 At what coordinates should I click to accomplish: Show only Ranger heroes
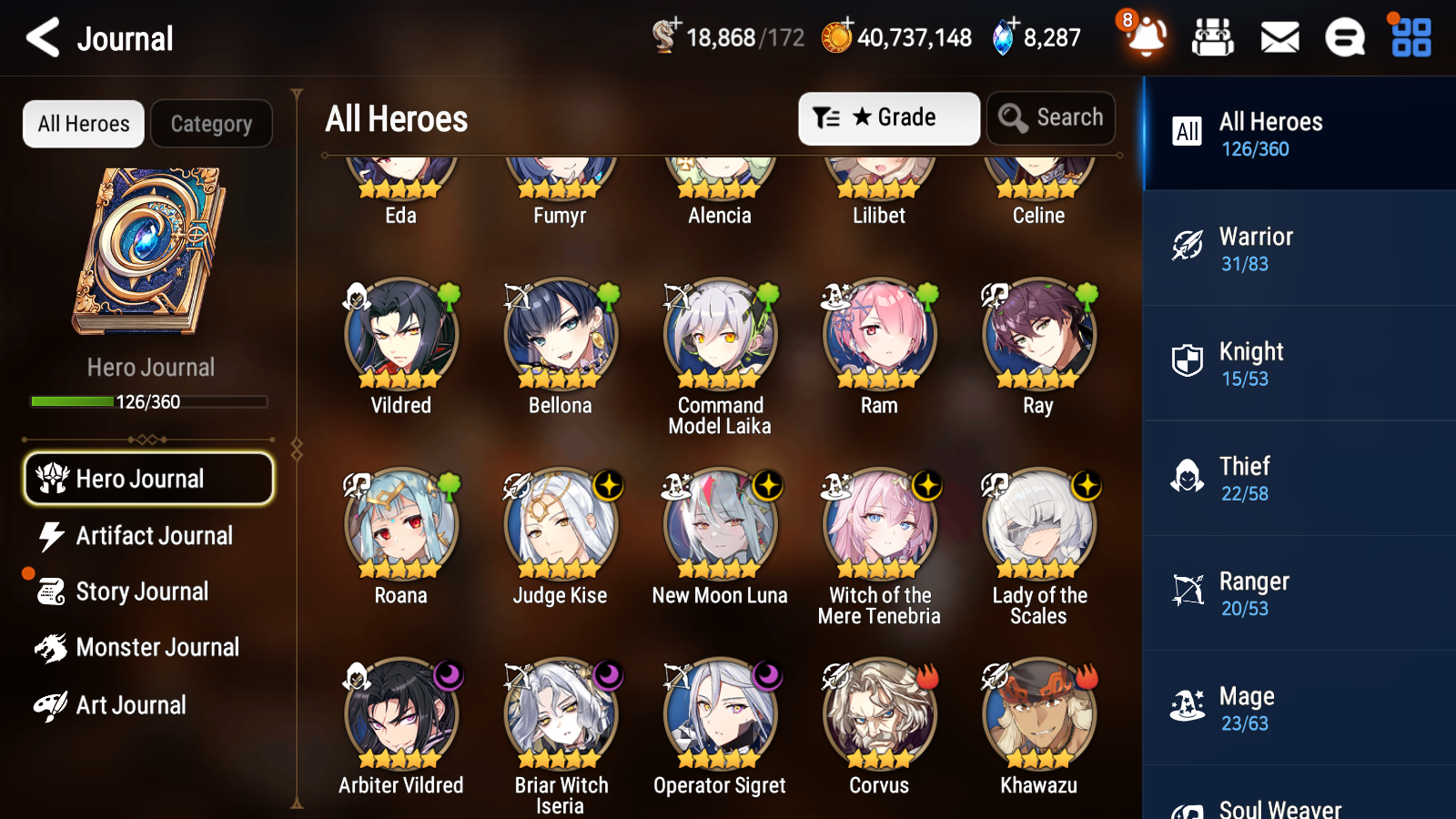click(x=1299, y=593)
